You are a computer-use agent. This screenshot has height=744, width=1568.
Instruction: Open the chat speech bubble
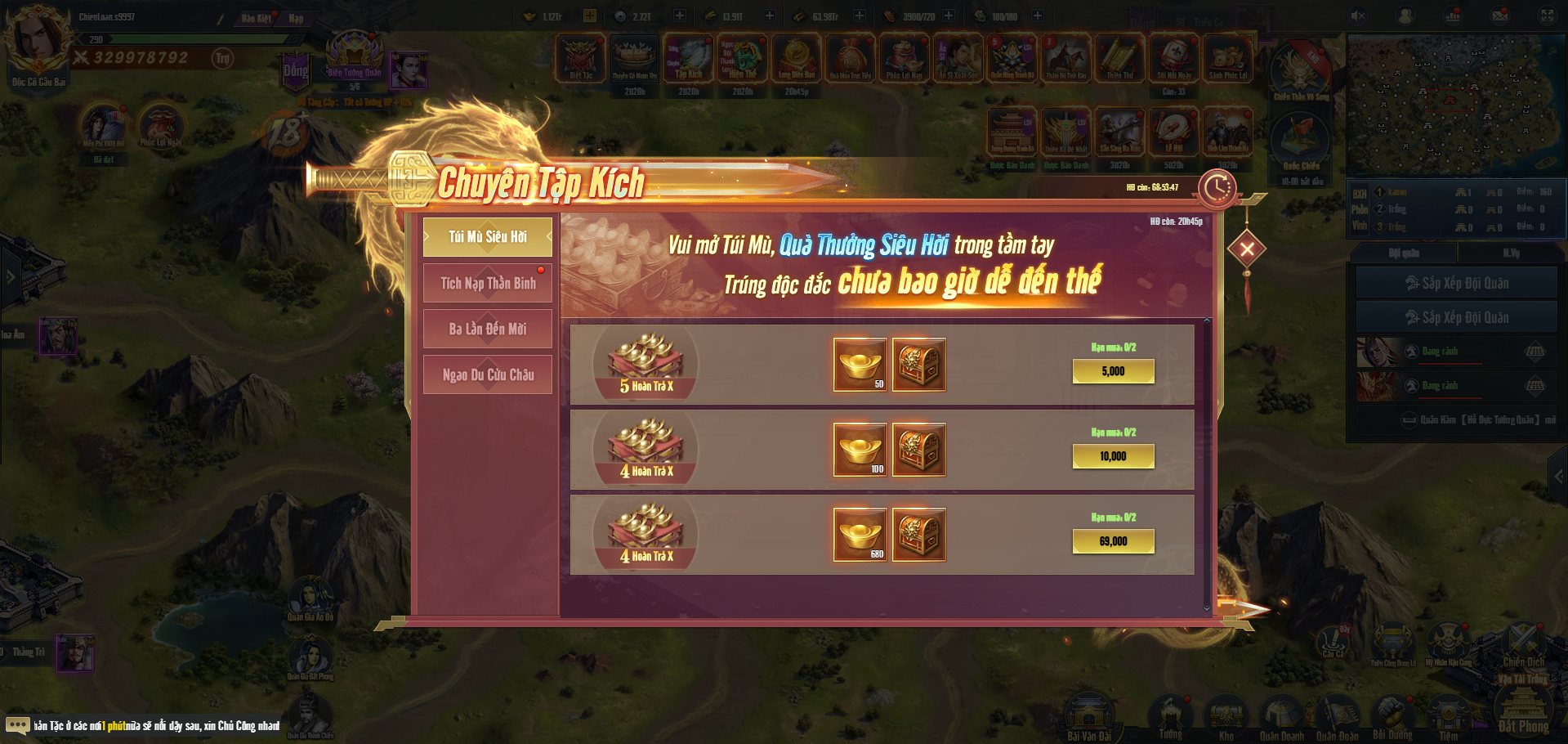pos(17,725)
